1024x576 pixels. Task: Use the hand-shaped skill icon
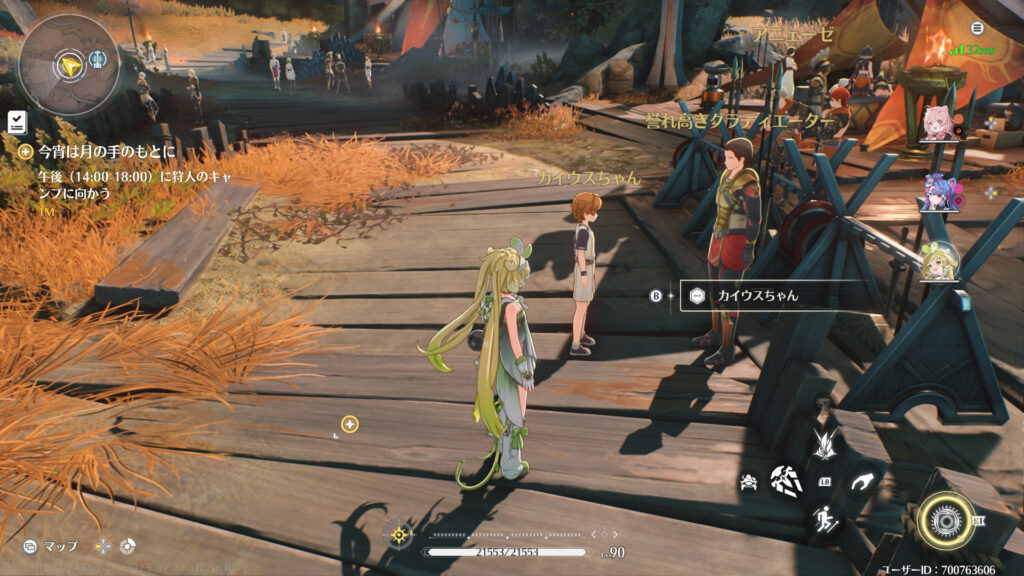click(x=862, y=483)
